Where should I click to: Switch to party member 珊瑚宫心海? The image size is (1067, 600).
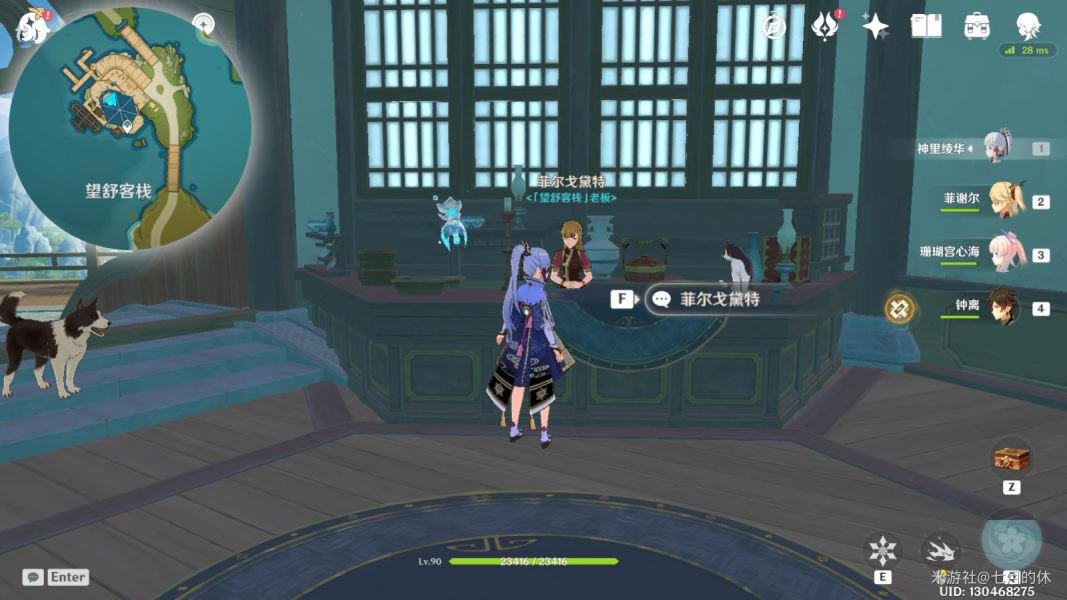click(1004, 254)
